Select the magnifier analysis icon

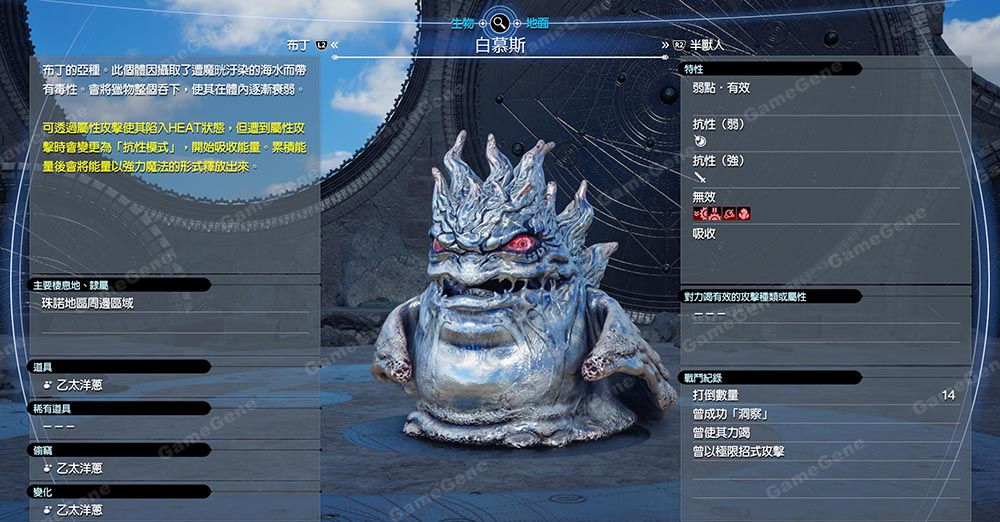(x=499, y=21)
